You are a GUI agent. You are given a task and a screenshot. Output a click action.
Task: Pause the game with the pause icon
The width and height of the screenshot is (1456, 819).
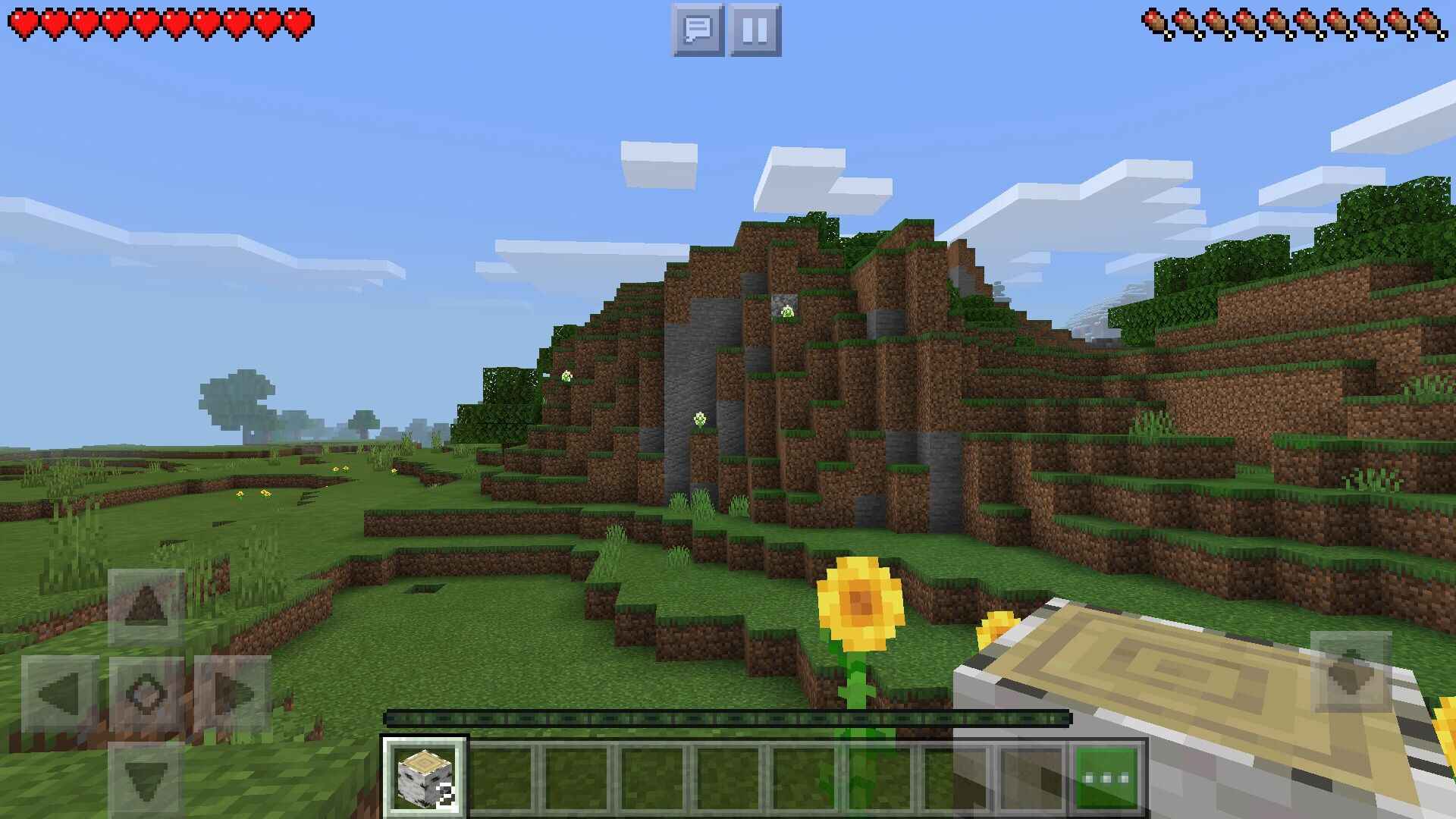tap(754, 28)
